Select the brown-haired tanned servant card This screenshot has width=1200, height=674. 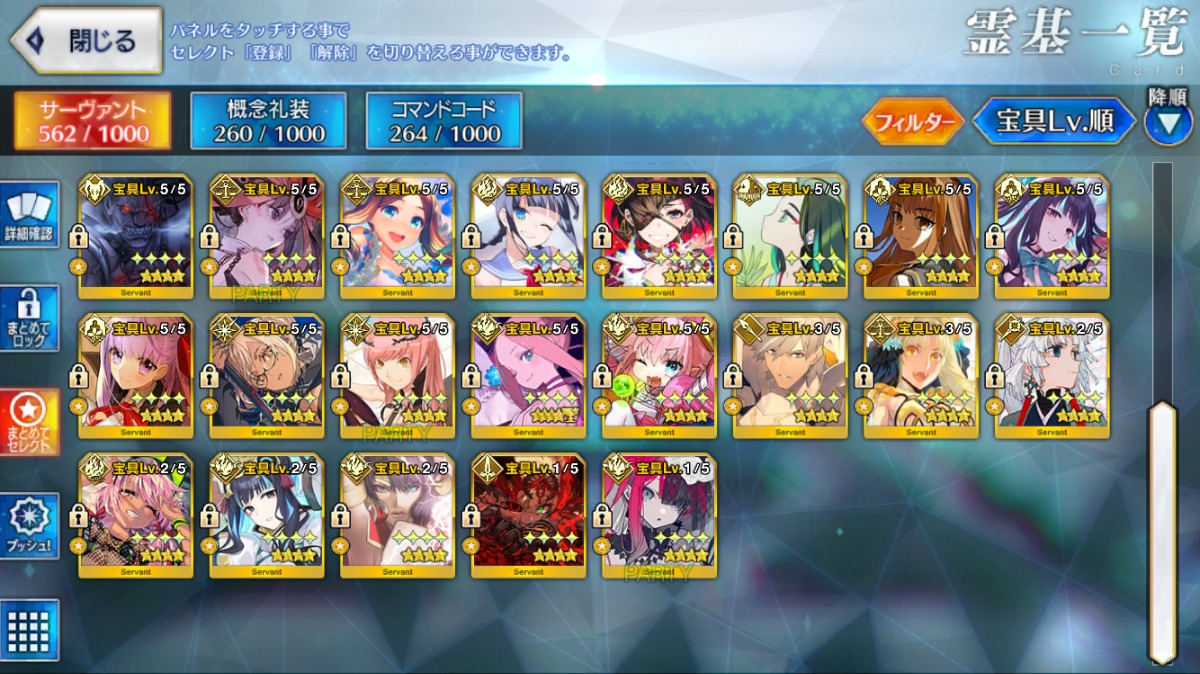(x=921, y=236)
